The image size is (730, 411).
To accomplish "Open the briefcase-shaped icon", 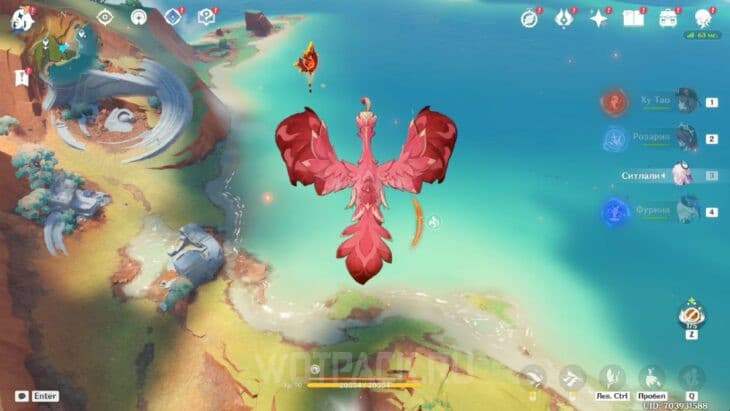I will [667, 18].
